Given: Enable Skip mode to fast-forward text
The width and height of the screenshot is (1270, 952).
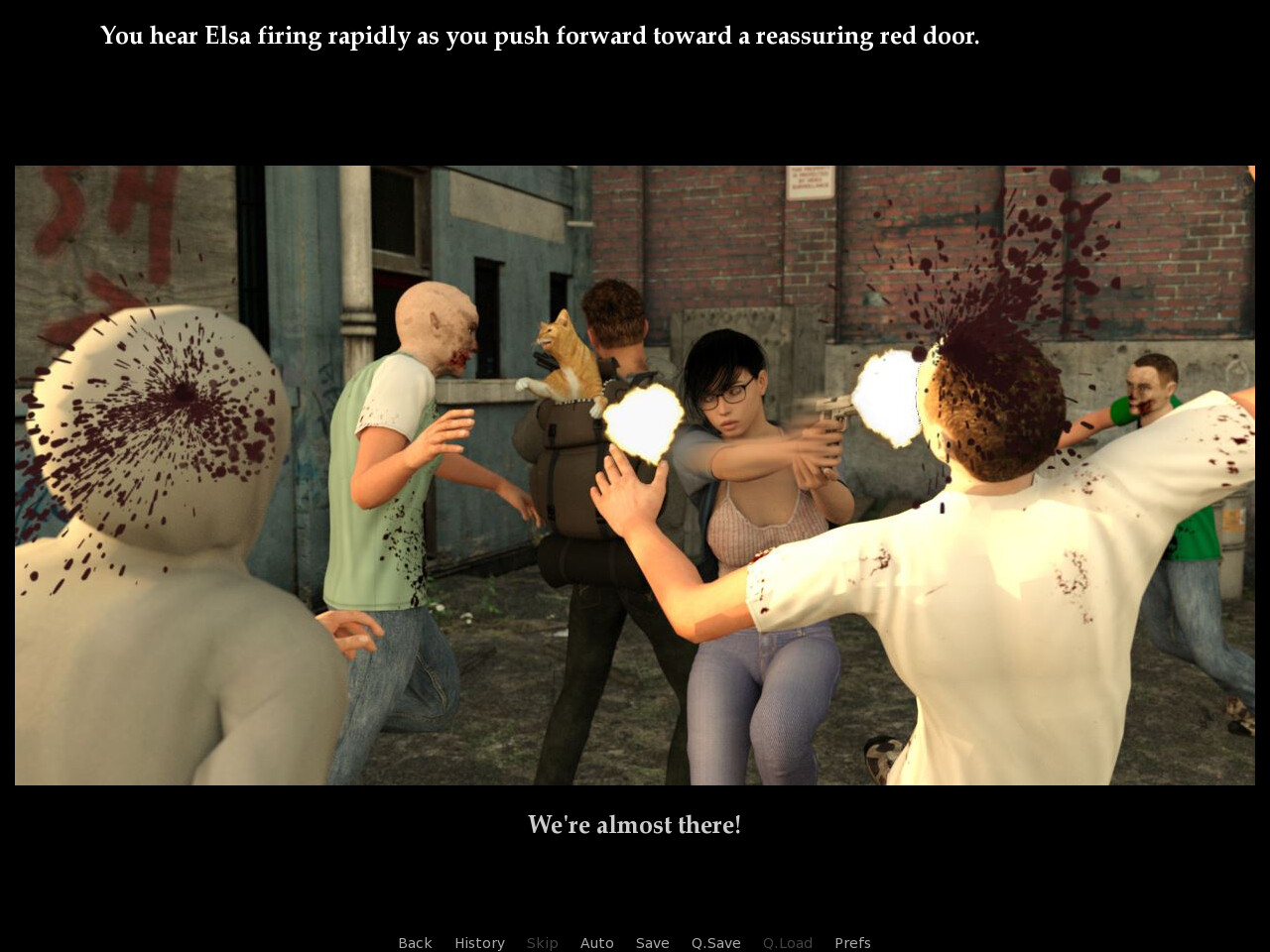Looking at the screenshot, I should pos(542,942).
